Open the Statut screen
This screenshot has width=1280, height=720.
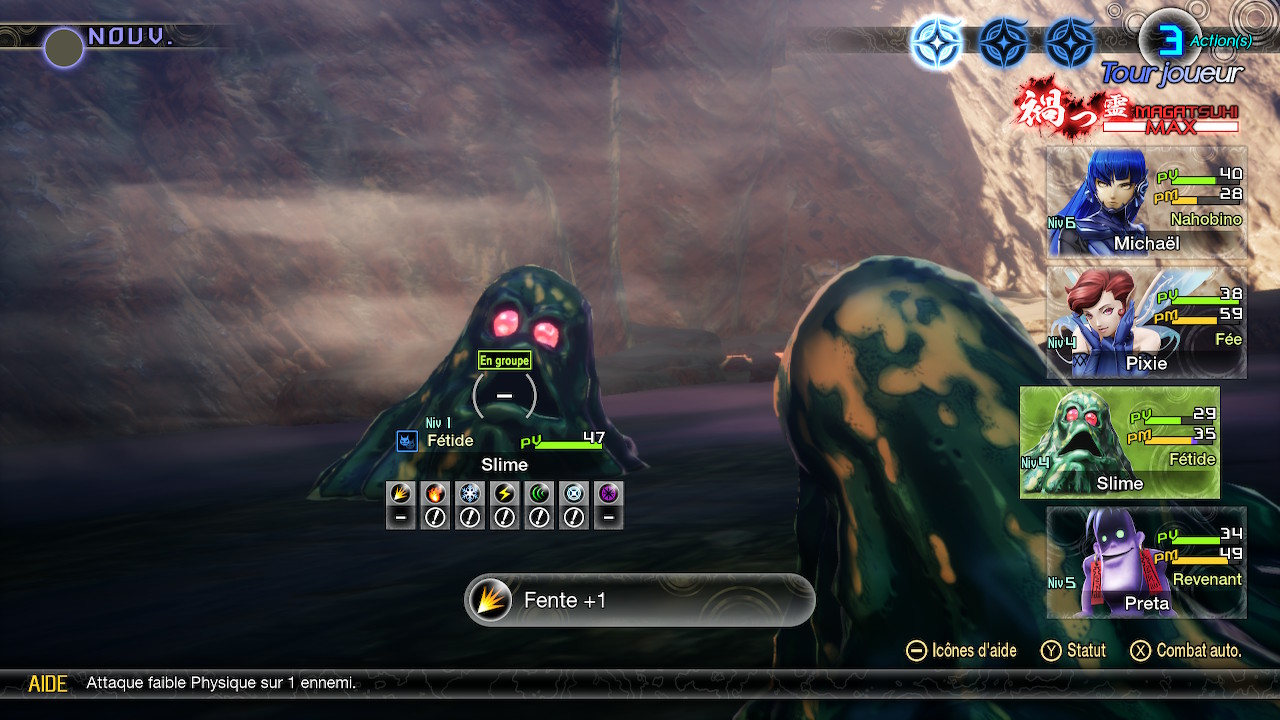(x=1074, y=651)
